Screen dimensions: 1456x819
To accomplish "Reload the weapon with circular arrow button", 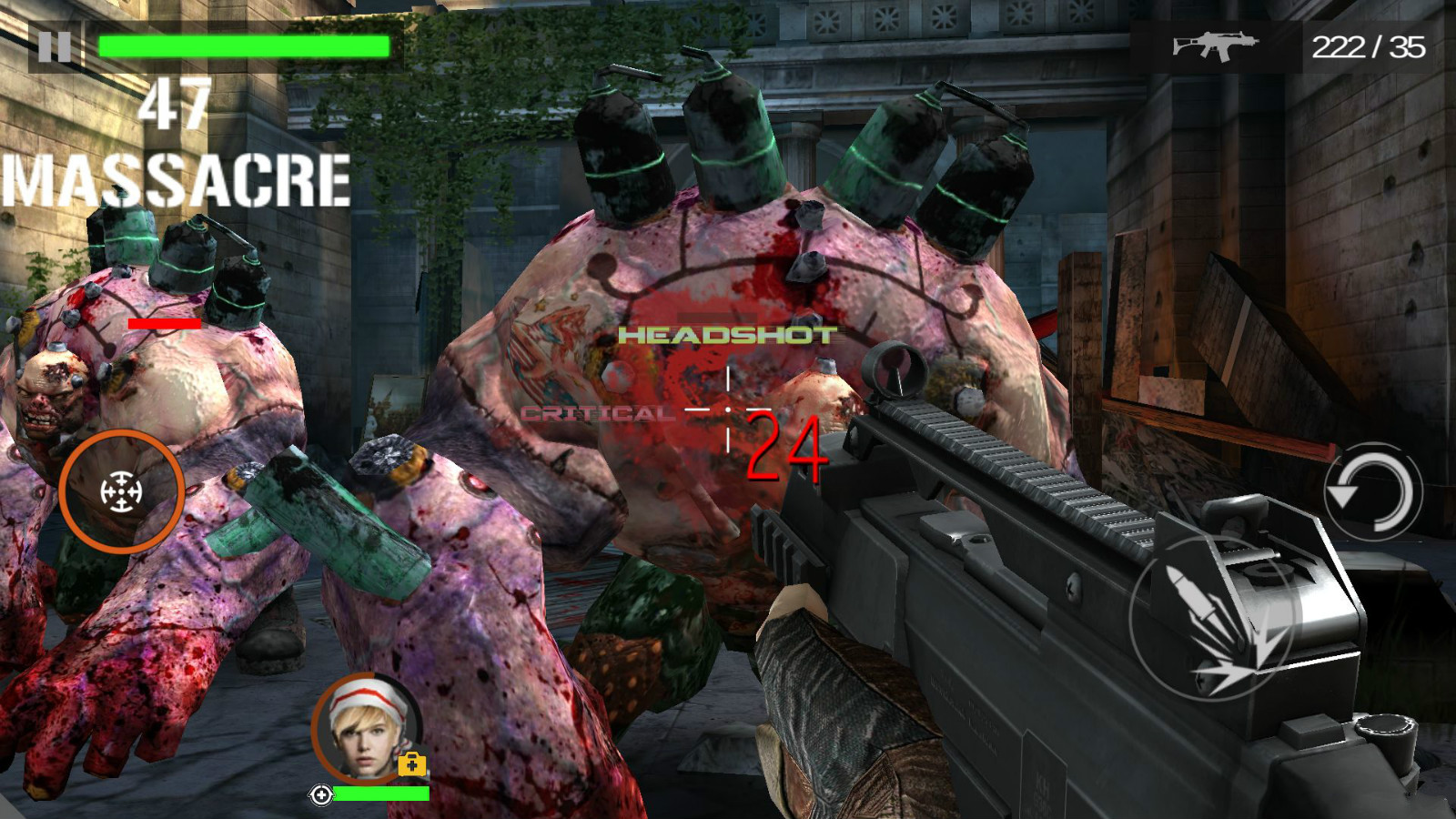I will pyautogui.click(x=1372, y=492).
